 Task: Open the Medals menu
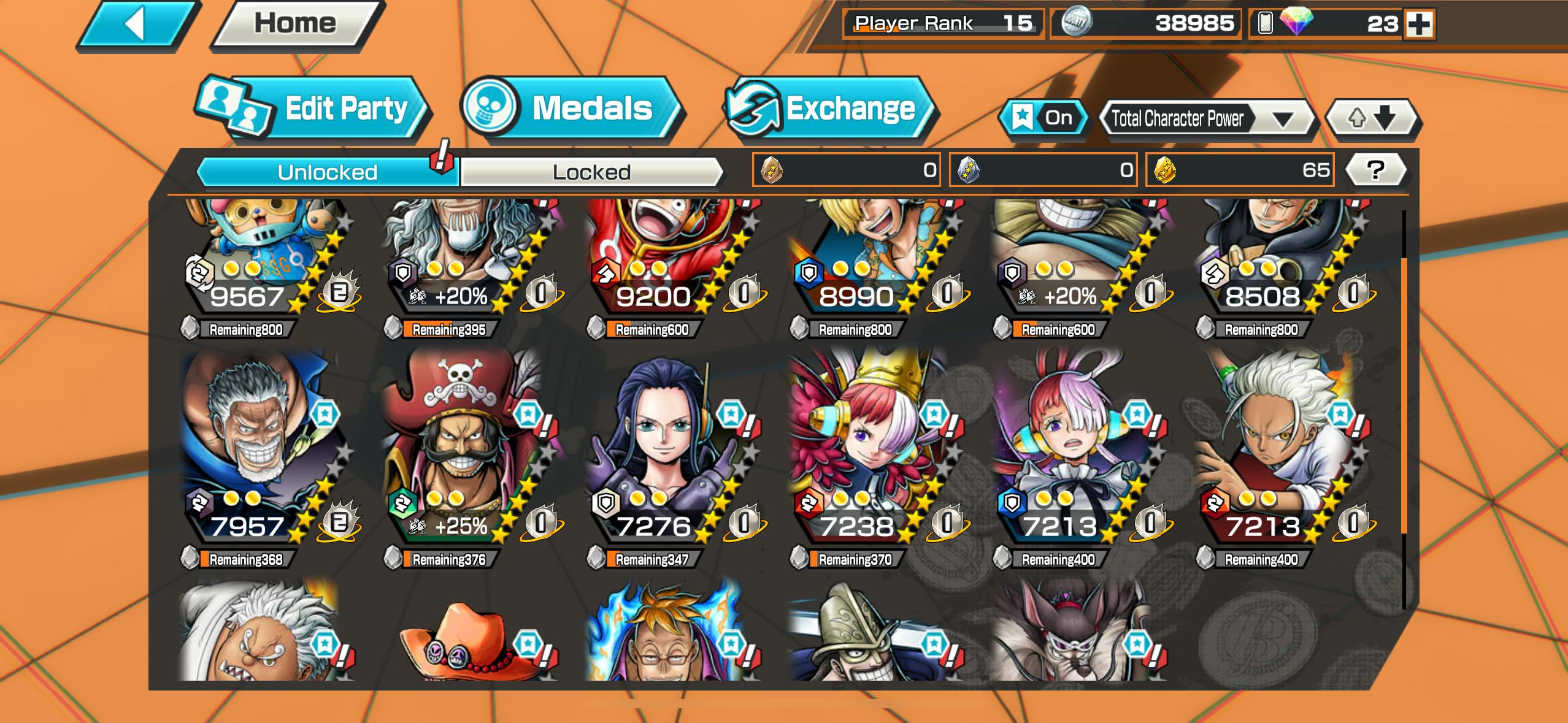tap(571, 109)
